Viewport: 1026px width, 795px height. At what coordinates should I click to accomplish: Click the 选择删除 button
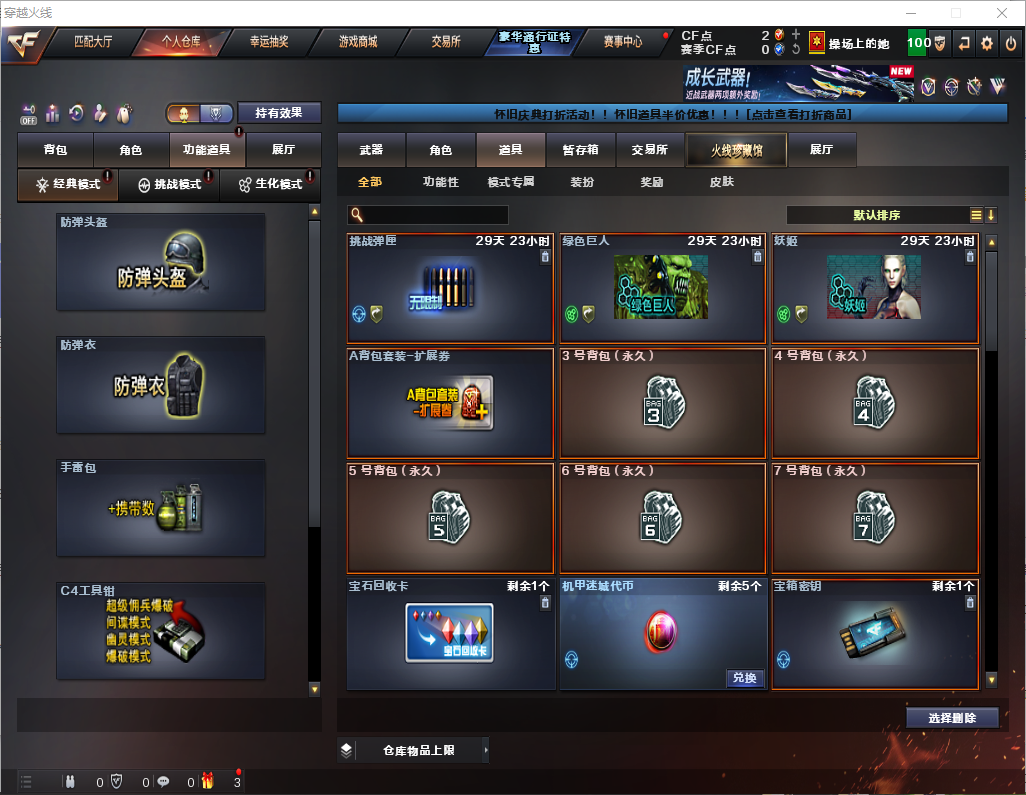click(x=952, y=718)
